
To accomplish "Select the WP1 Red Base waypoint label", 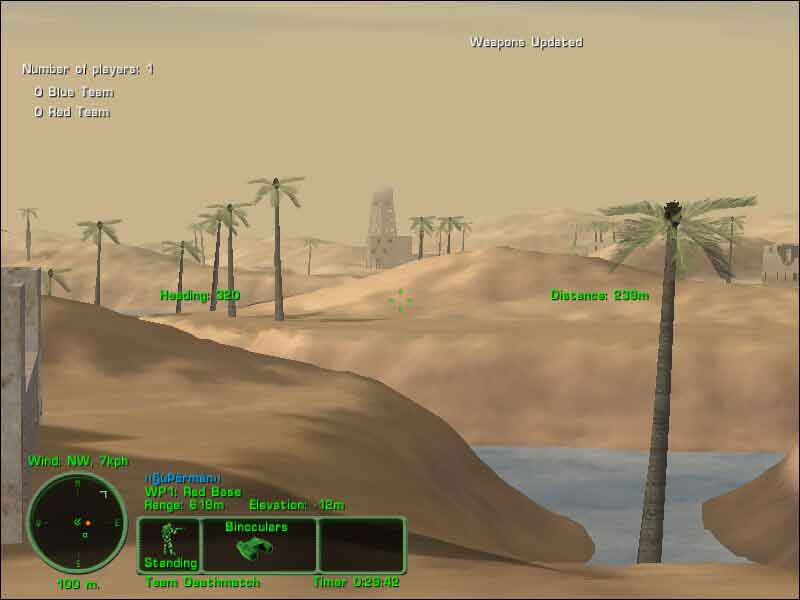I will click(193, 492).
